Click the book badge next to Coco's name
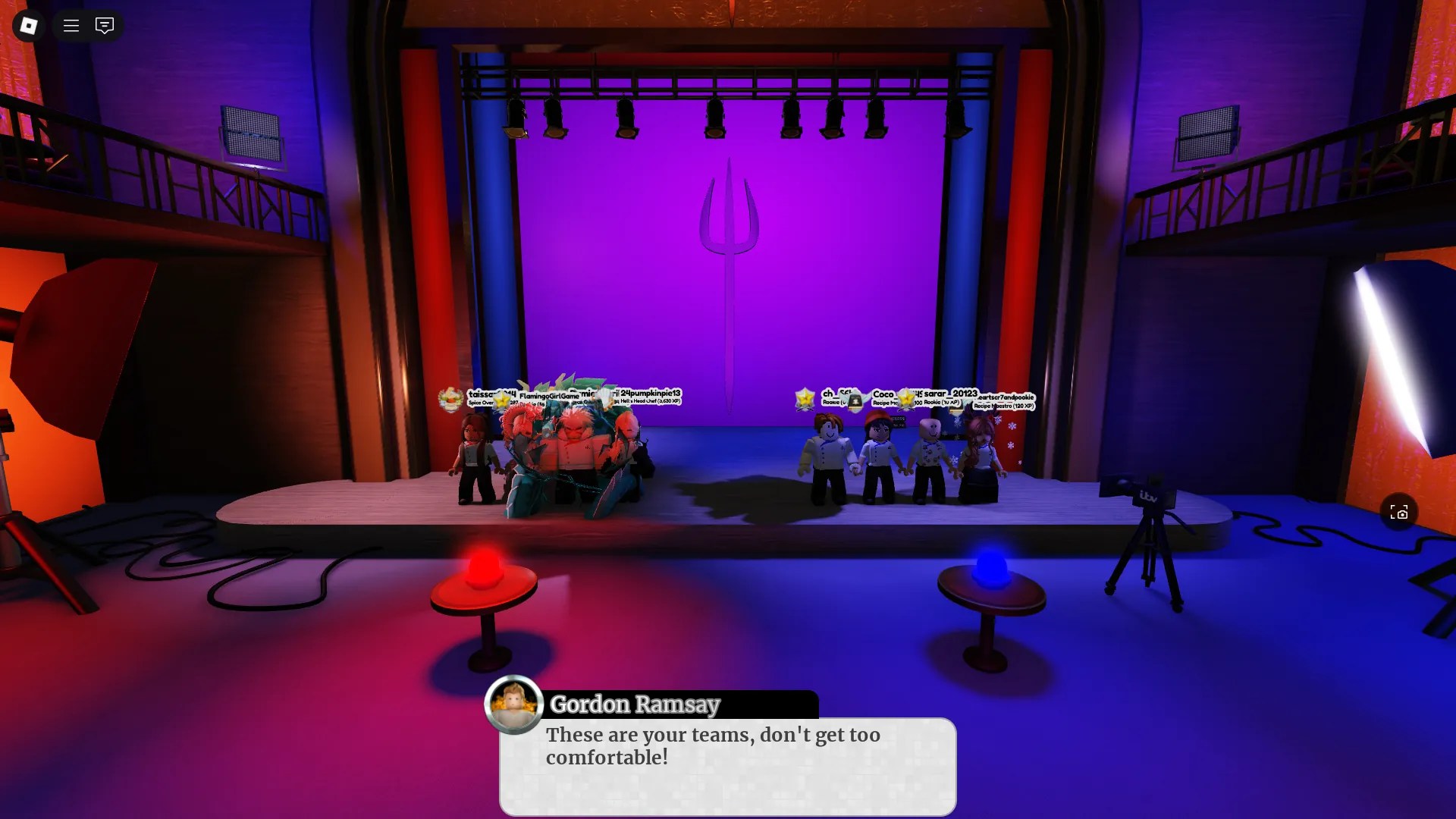Screen dimensions: 1456x819 [x=855, y=401]
